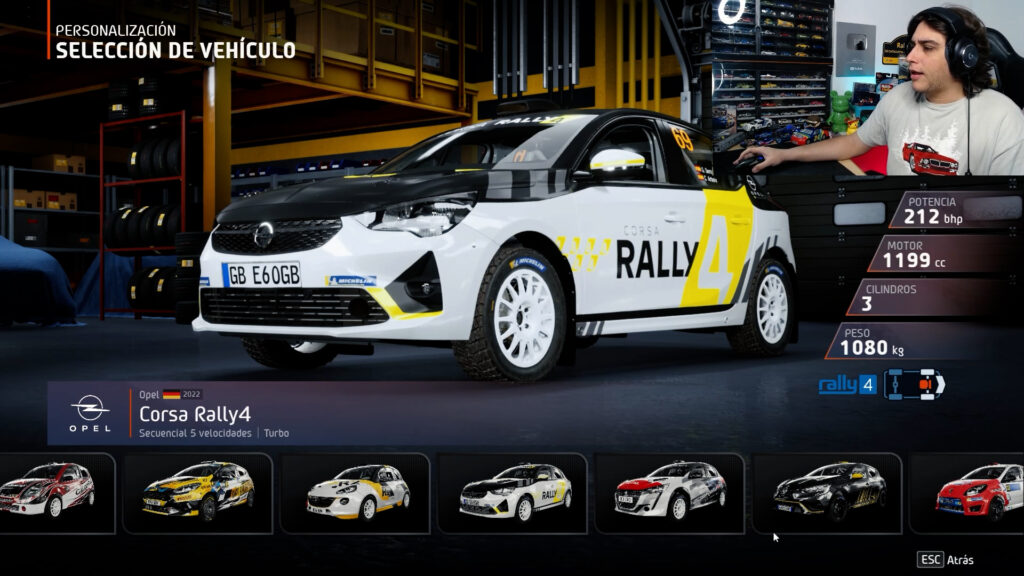1024x576 pixels.
Task: Choose the white and yellow Opel Adam thumbnail
Action: [355, 492]
